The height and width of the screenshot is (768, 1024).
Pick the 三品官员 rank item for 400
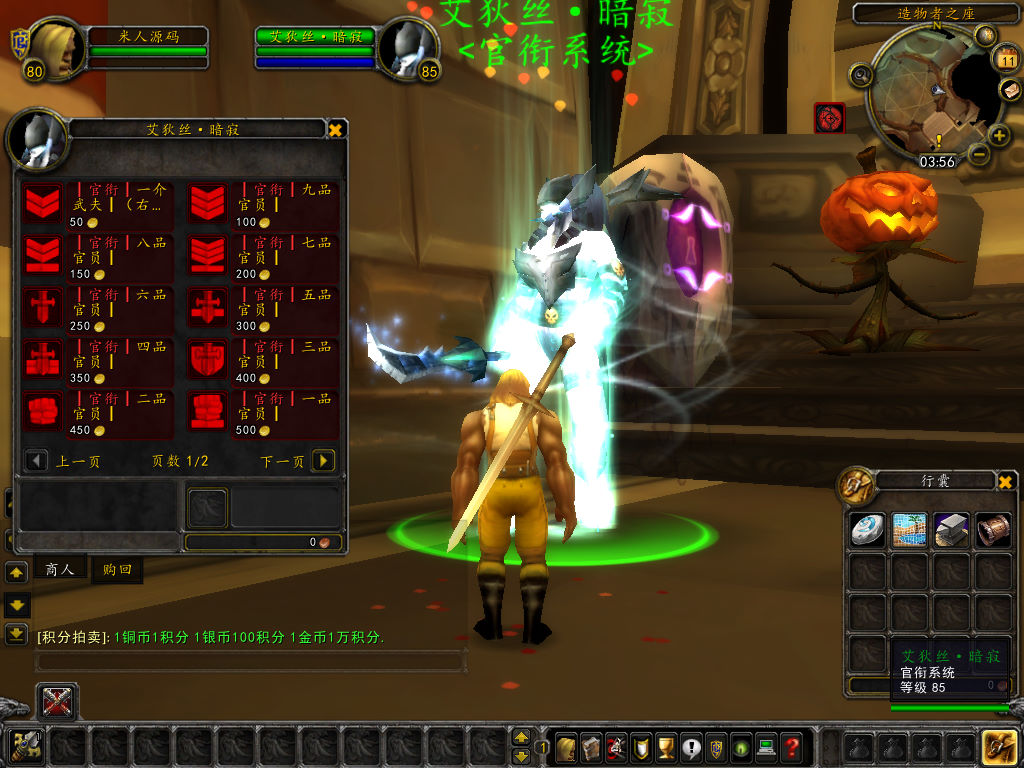[x=207, y=359]
